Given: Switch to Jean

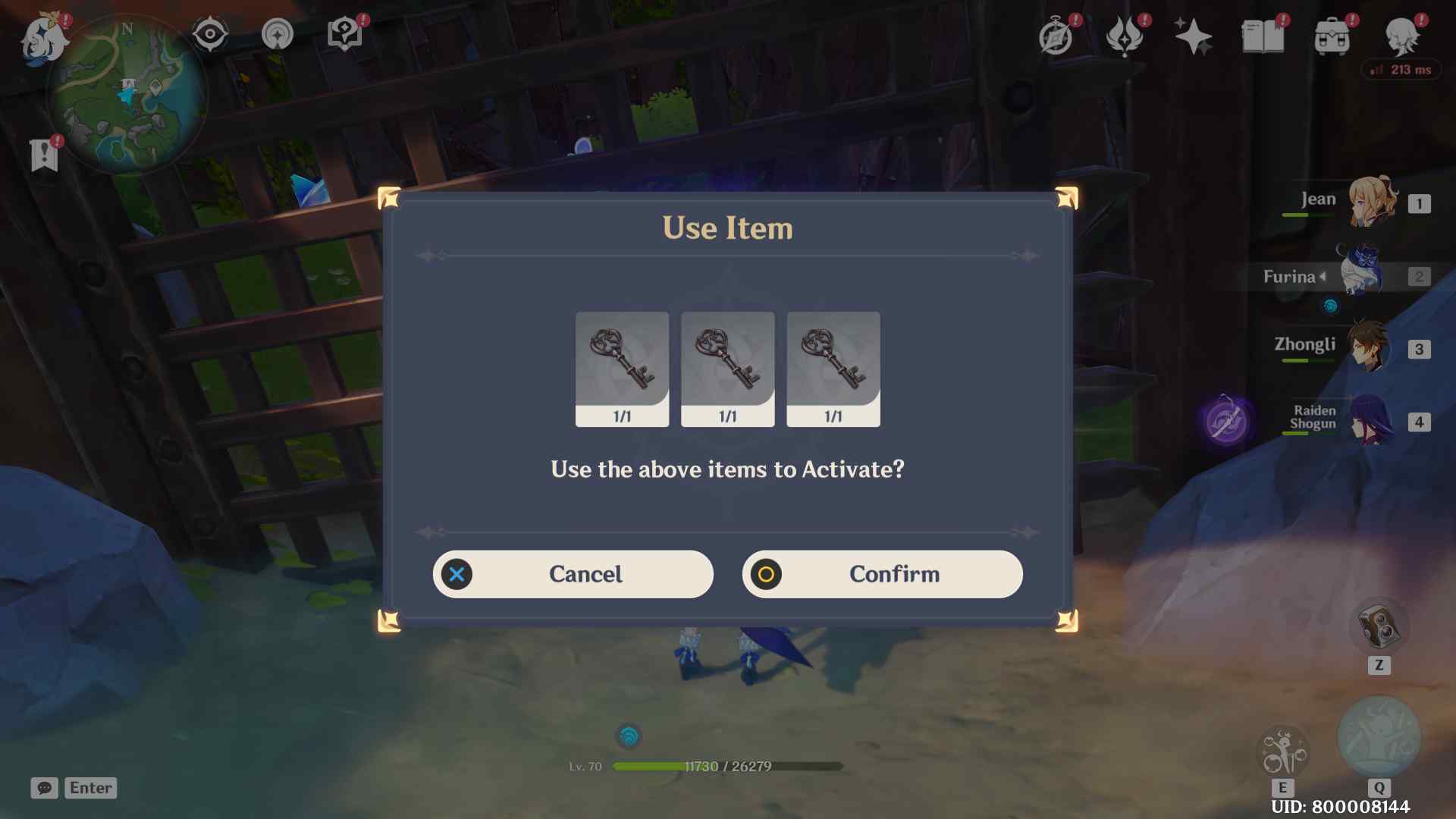Looking at the screenshot, I should (1371, 202).
